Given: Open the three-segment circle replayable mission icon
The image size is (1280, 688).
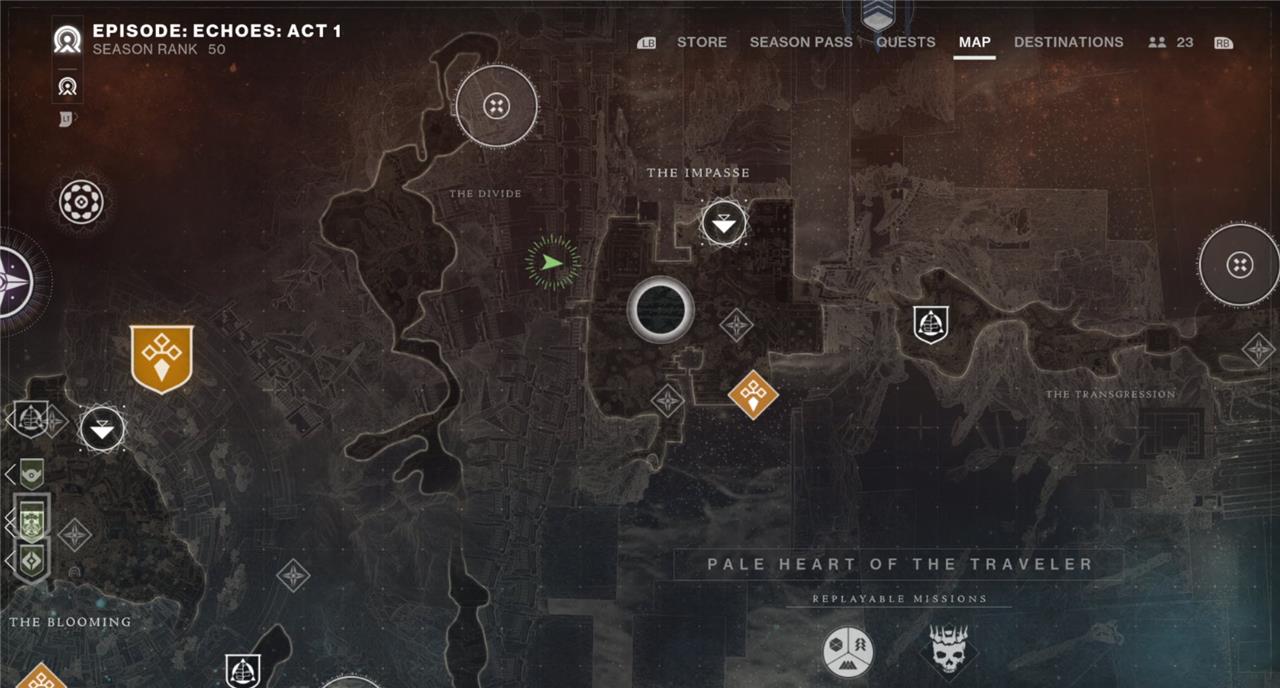Looking at the screenshot, I should point(848,652).
